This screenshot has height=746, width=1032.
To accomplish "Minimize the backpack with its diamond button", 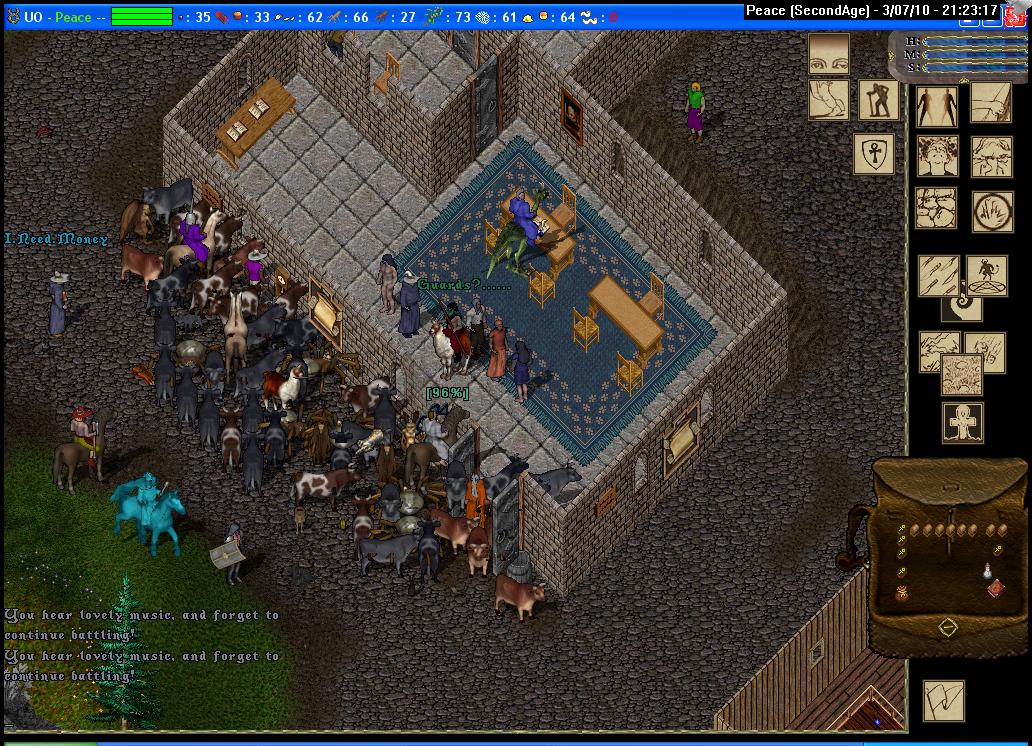I will pos(948,627).
